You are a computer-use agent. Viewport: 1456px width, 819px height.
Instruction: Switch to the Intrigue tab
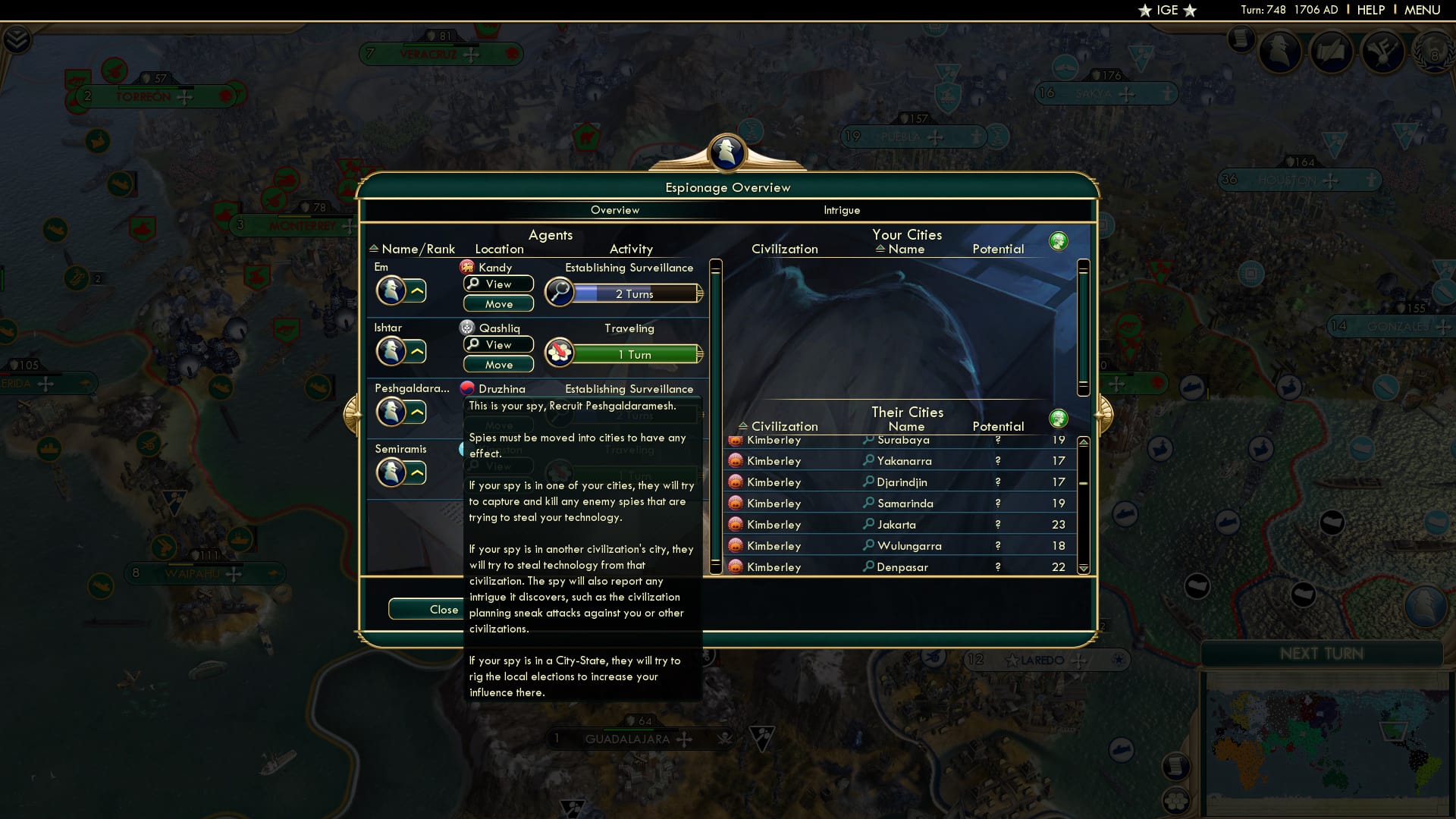click(842, 211)
